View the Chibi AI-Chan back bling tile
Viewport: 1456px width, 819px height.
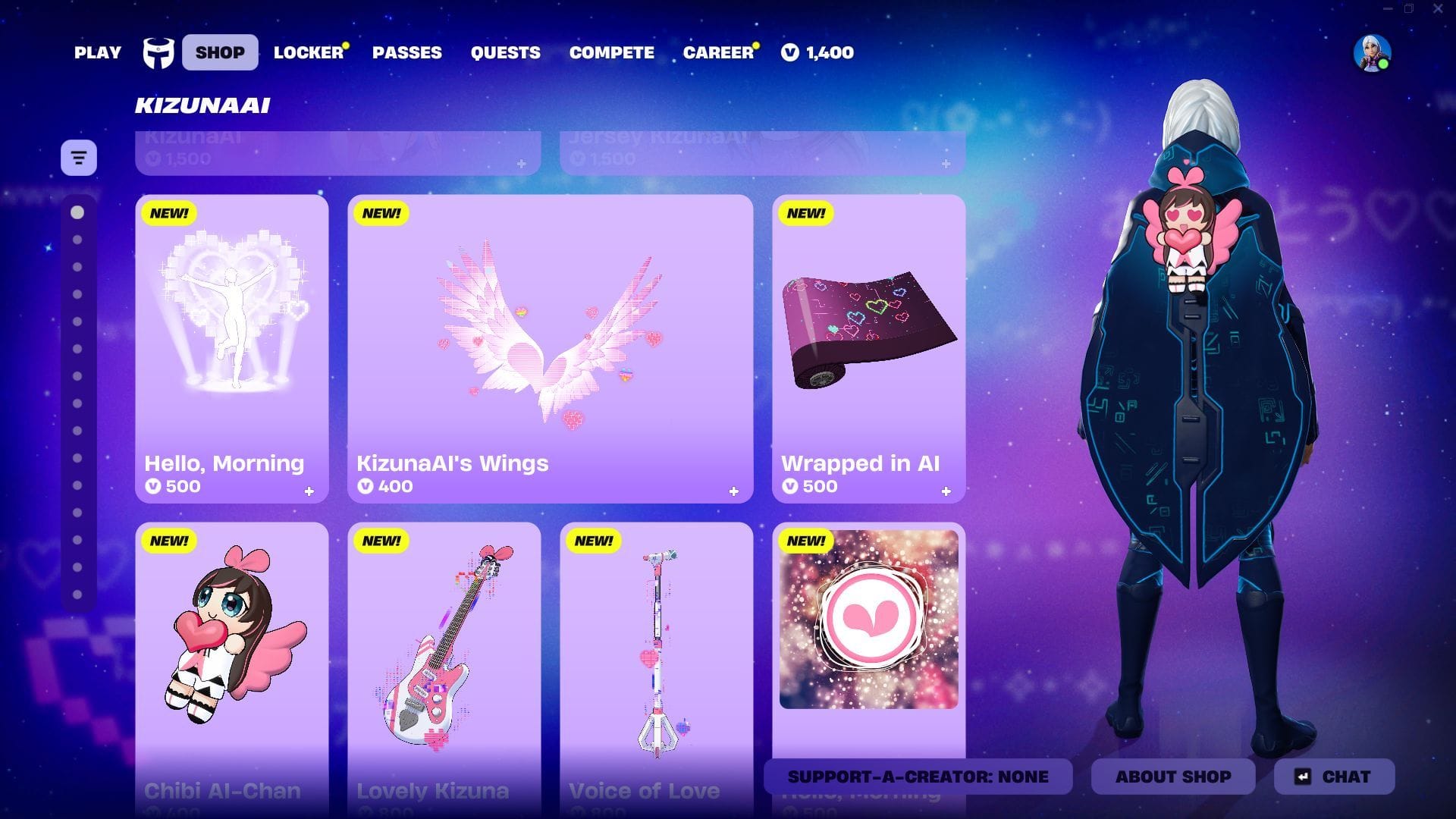(232, 652)
